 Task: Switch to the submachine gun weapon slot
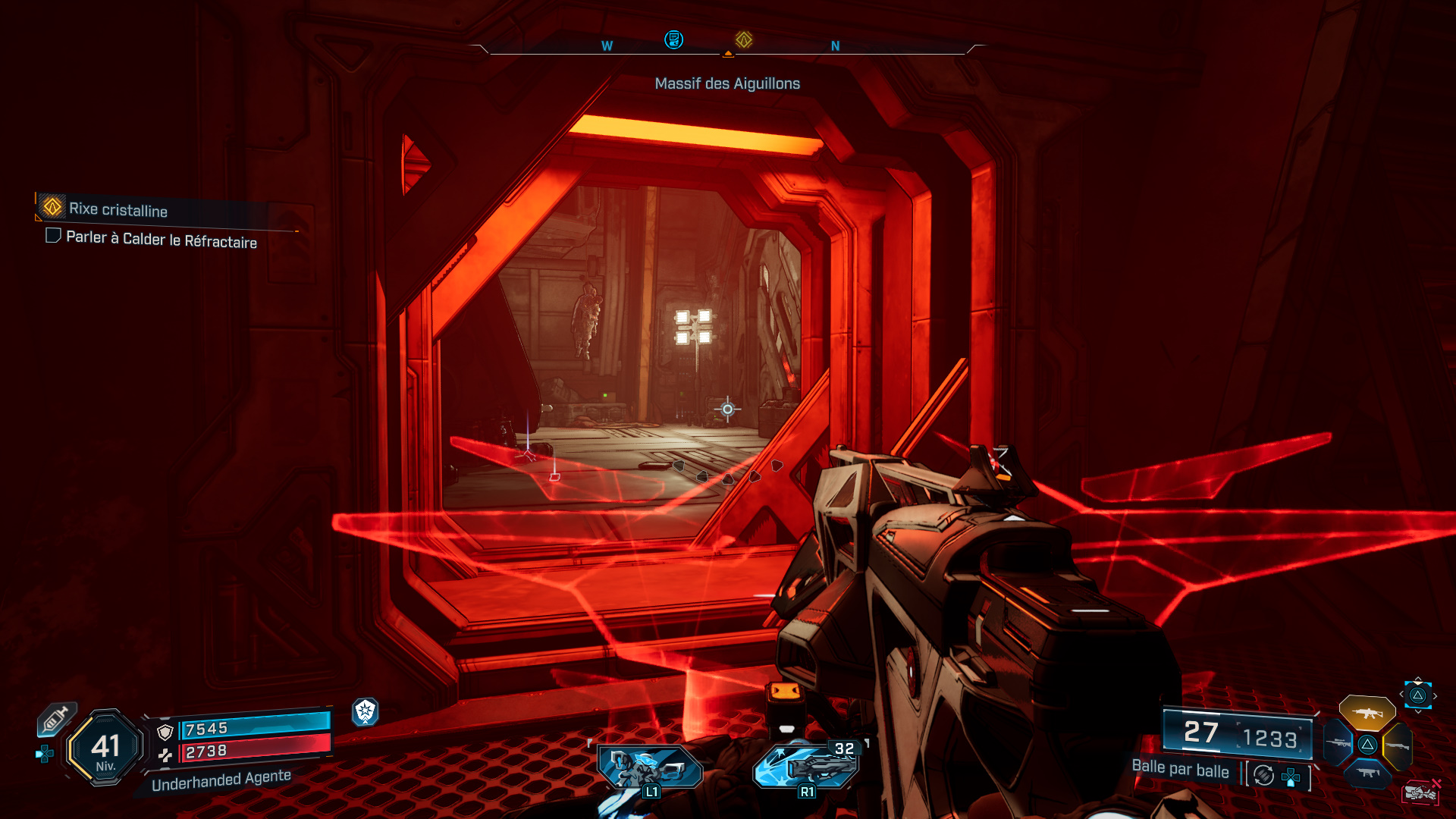(1367, 773)
